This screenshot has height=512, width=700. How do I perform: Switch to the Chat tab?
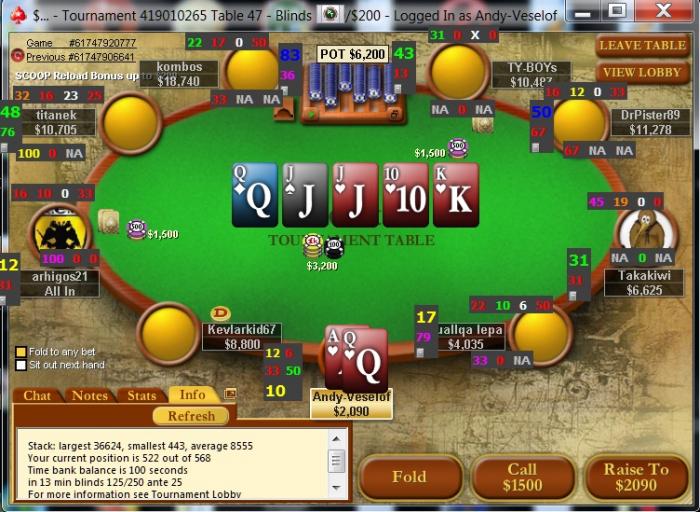coord(37,395)
